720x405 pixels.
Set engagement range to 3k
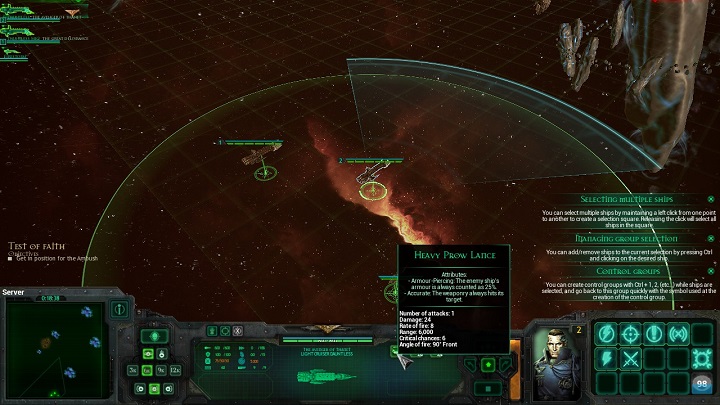pyautogui.click(x=133, y=370)
